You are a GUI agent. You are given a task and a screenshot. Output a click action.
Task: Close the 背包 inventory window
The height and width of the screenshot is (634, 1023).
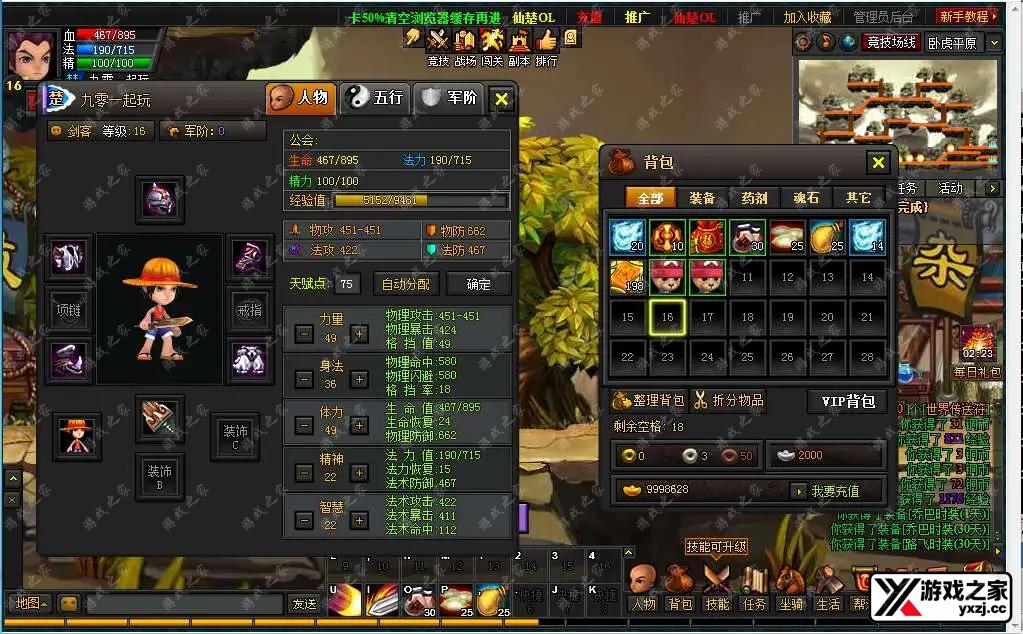click(877, 163)
